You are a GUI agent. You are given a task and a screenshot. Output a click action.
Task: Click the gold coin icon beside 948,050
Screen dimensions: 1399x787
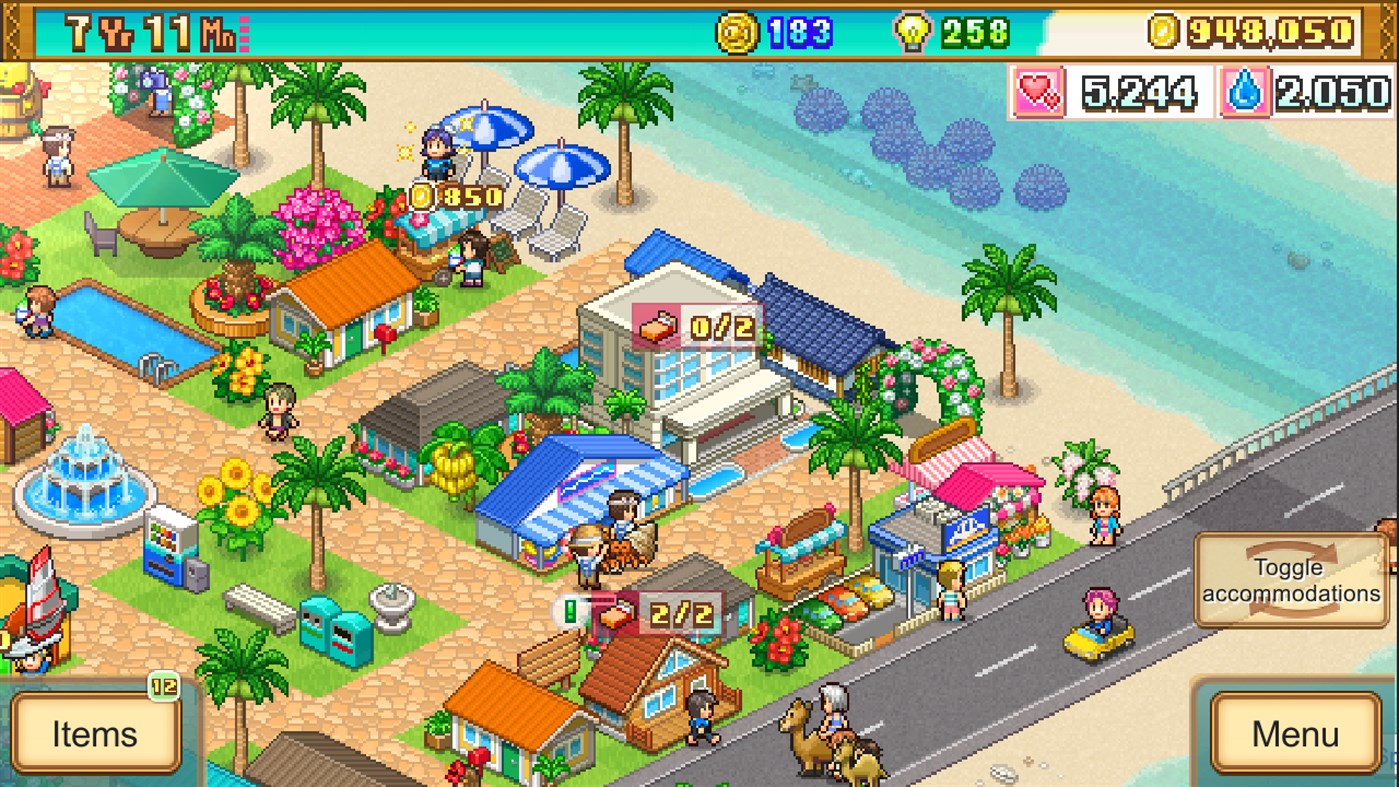coord(1166,30)
